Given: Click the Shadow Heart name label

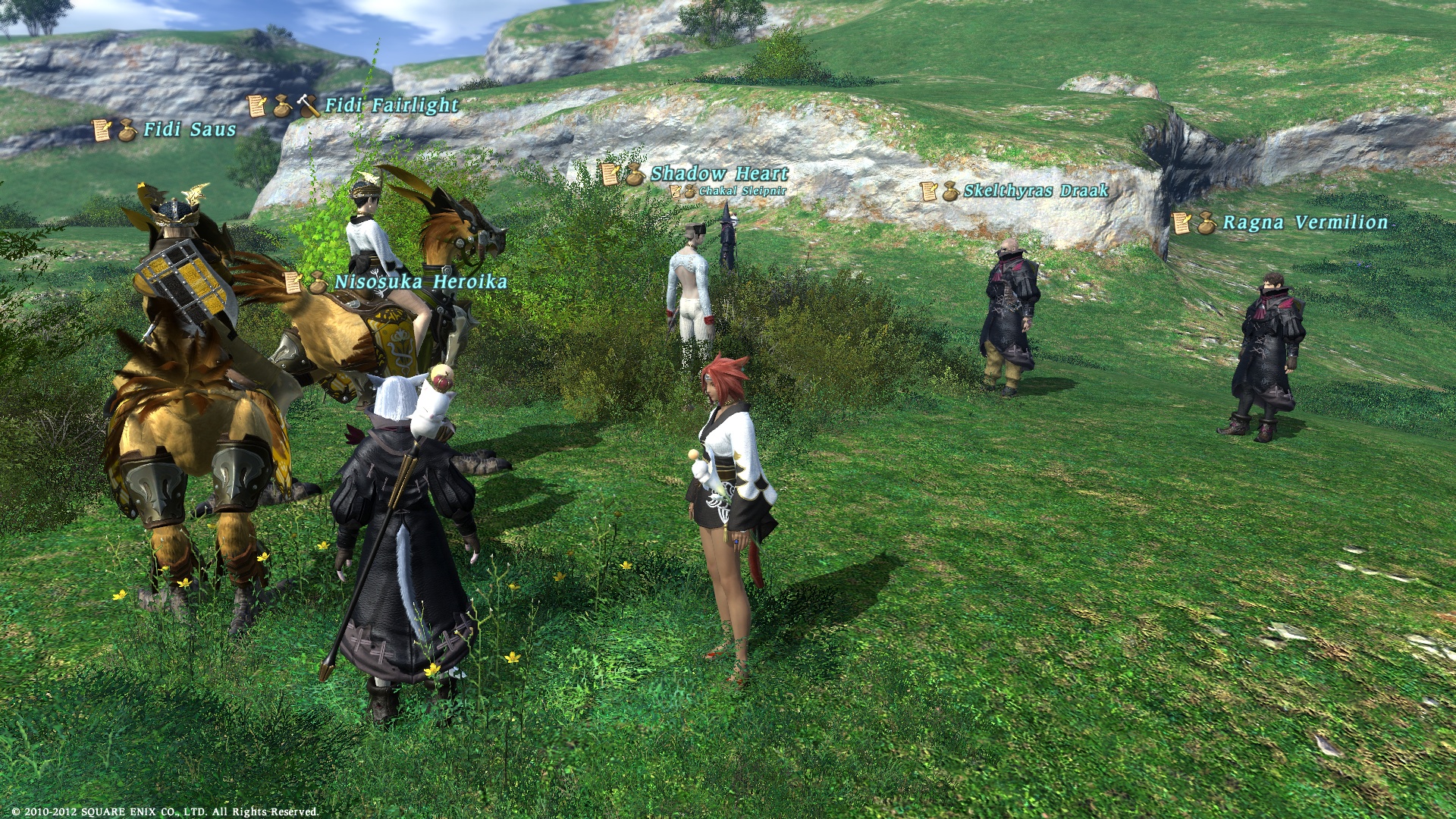Looking at the screenshot, I should pos(719,174).
